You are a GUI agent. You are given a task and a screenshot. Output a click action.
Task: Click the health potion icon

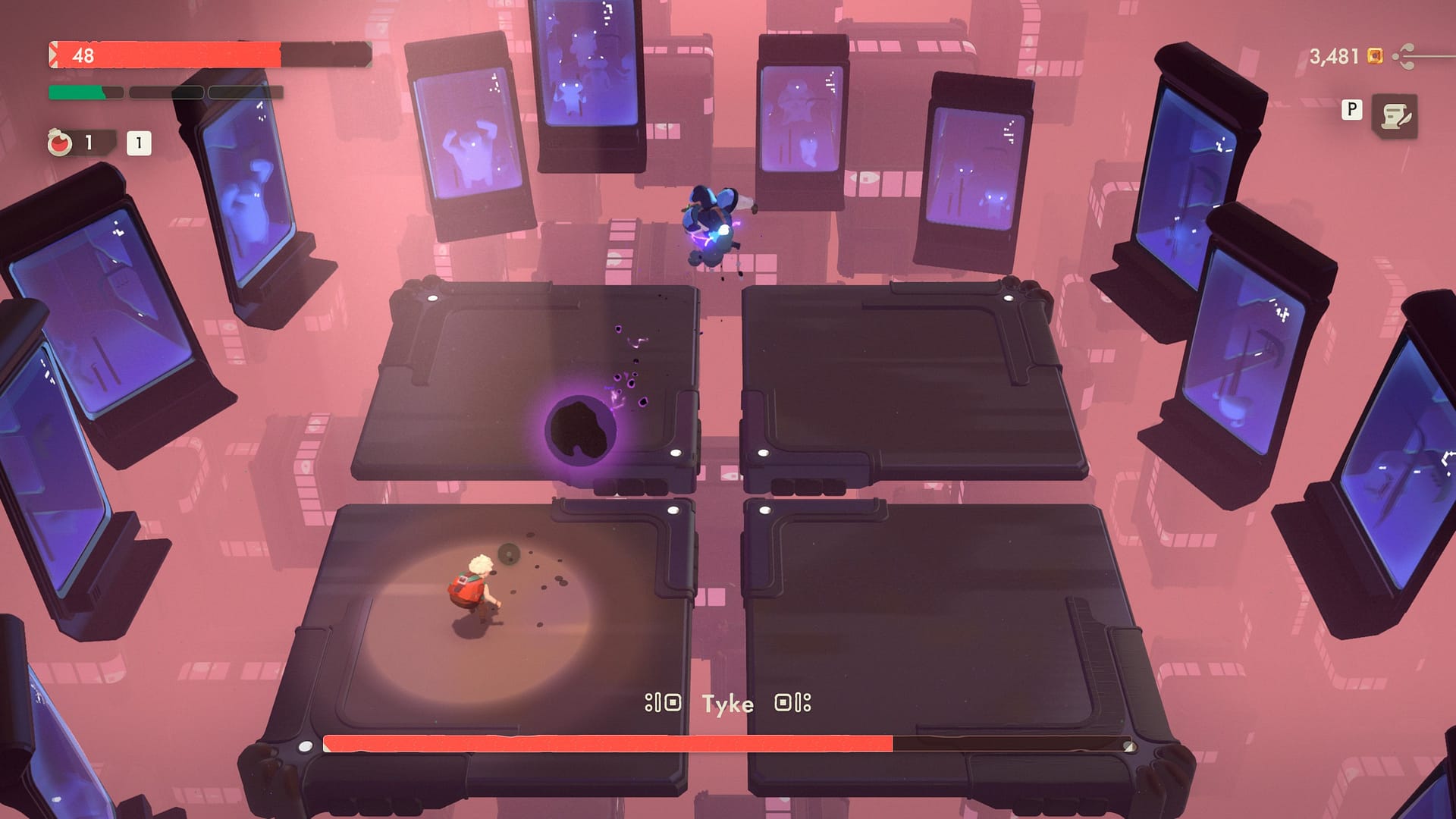pos(61,143)
